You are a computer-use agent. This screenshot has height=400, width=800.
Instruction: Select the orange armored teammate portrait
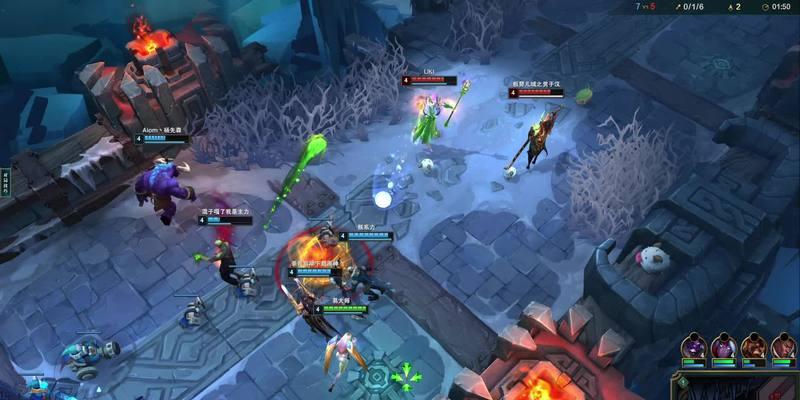coord(752,347)
